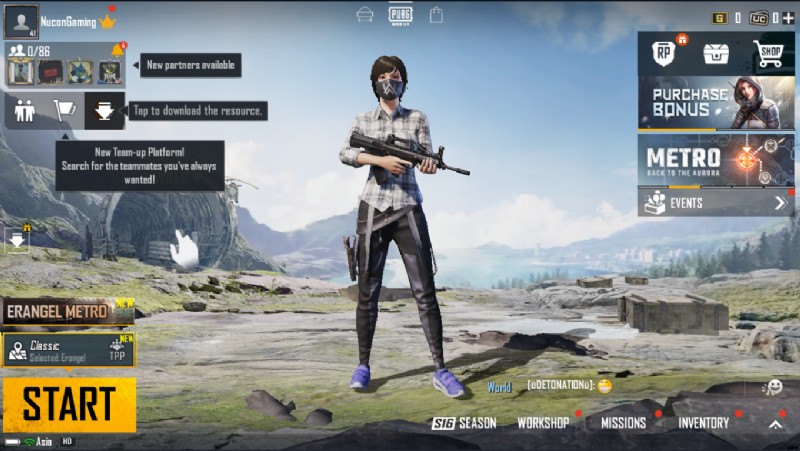This screenshot has height=451, width=800.
Task: Open the Shop cart
Action: 768,53
